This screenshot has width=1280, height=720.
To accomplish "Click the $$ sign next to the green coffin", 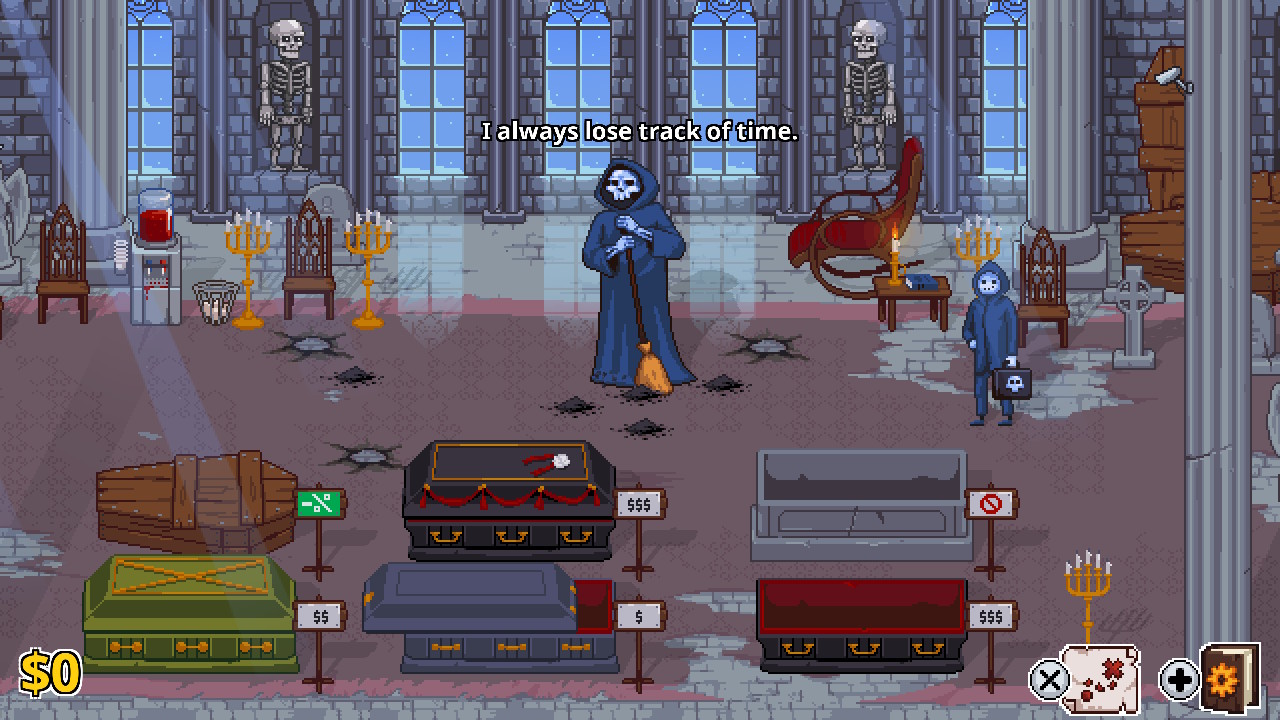I will point(320,616).
